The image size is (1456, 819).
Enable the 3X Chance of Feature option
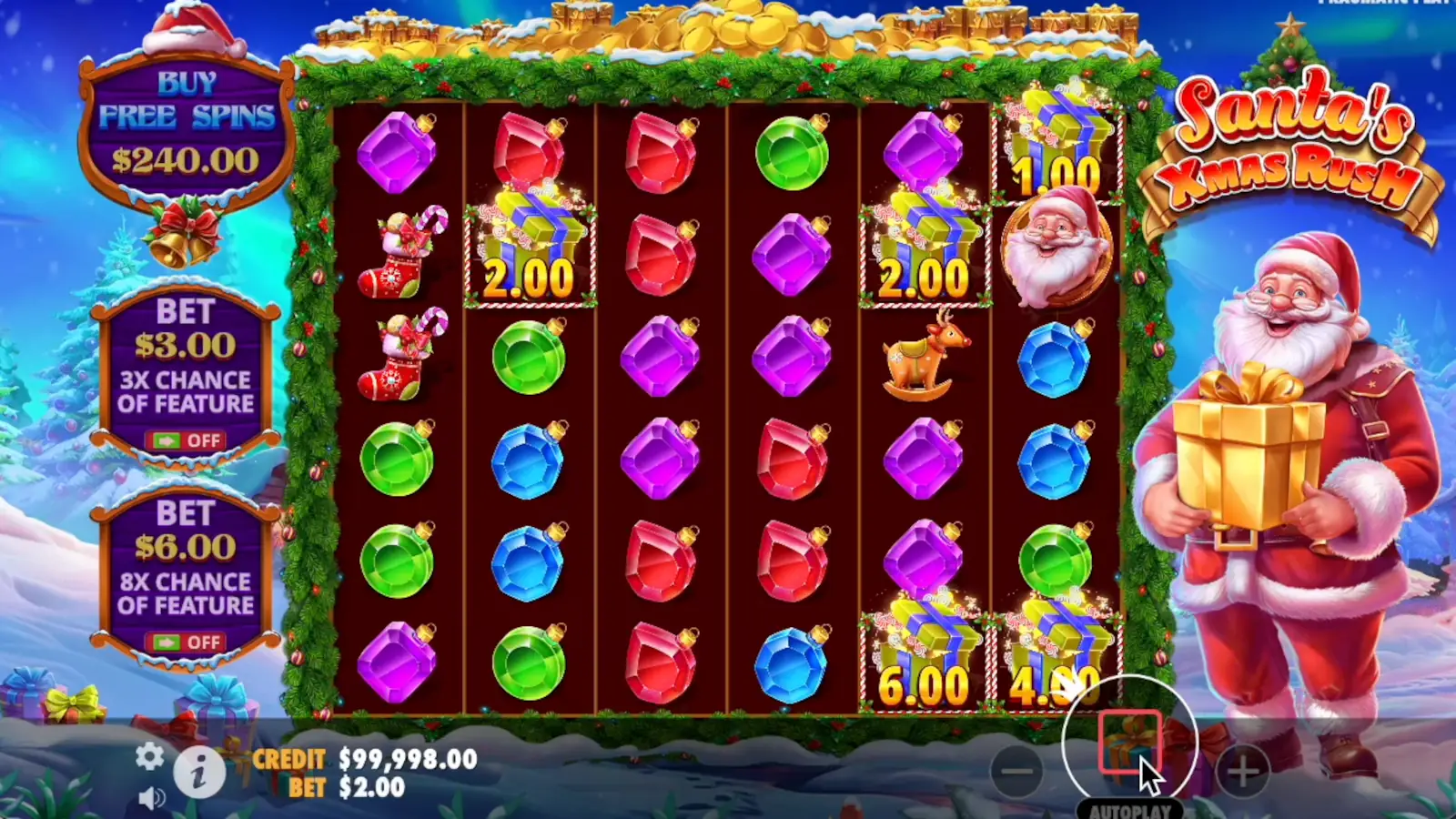pyautogui.click(x=187, y=441)
